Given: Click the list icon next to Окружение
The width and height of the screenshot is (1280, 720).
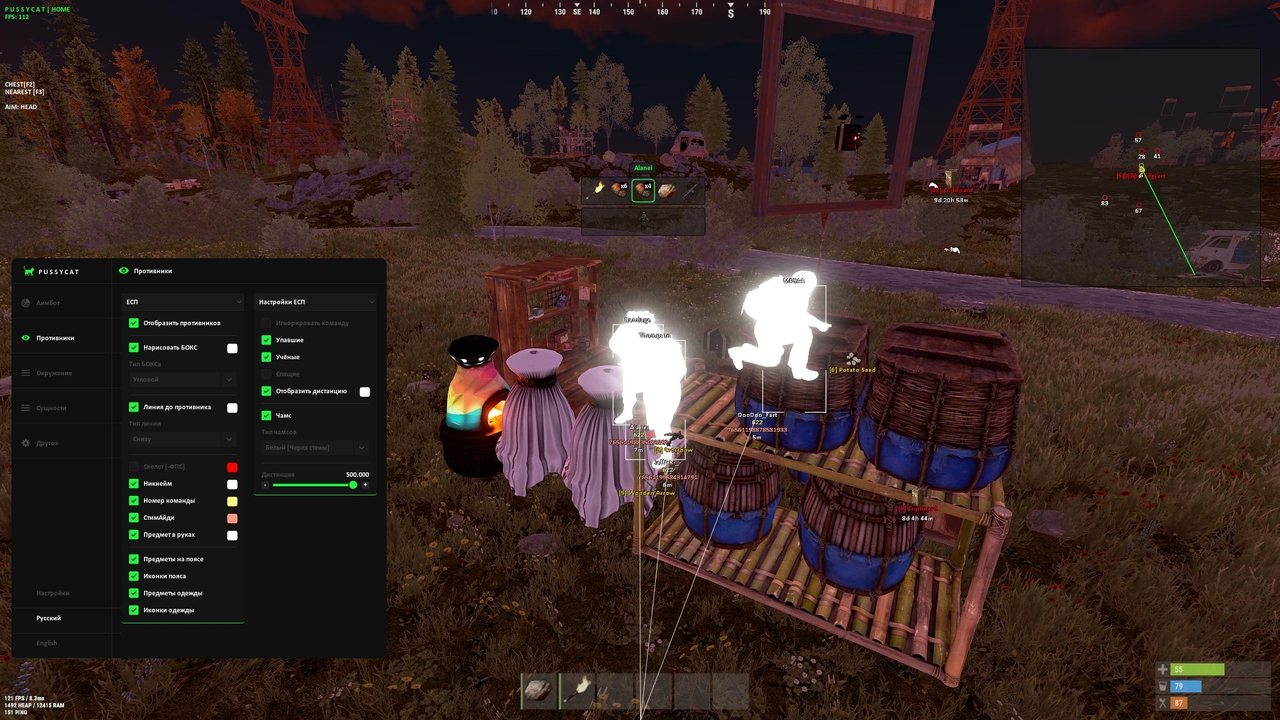Looking at the screenshot, I should [x=25, y=372].
